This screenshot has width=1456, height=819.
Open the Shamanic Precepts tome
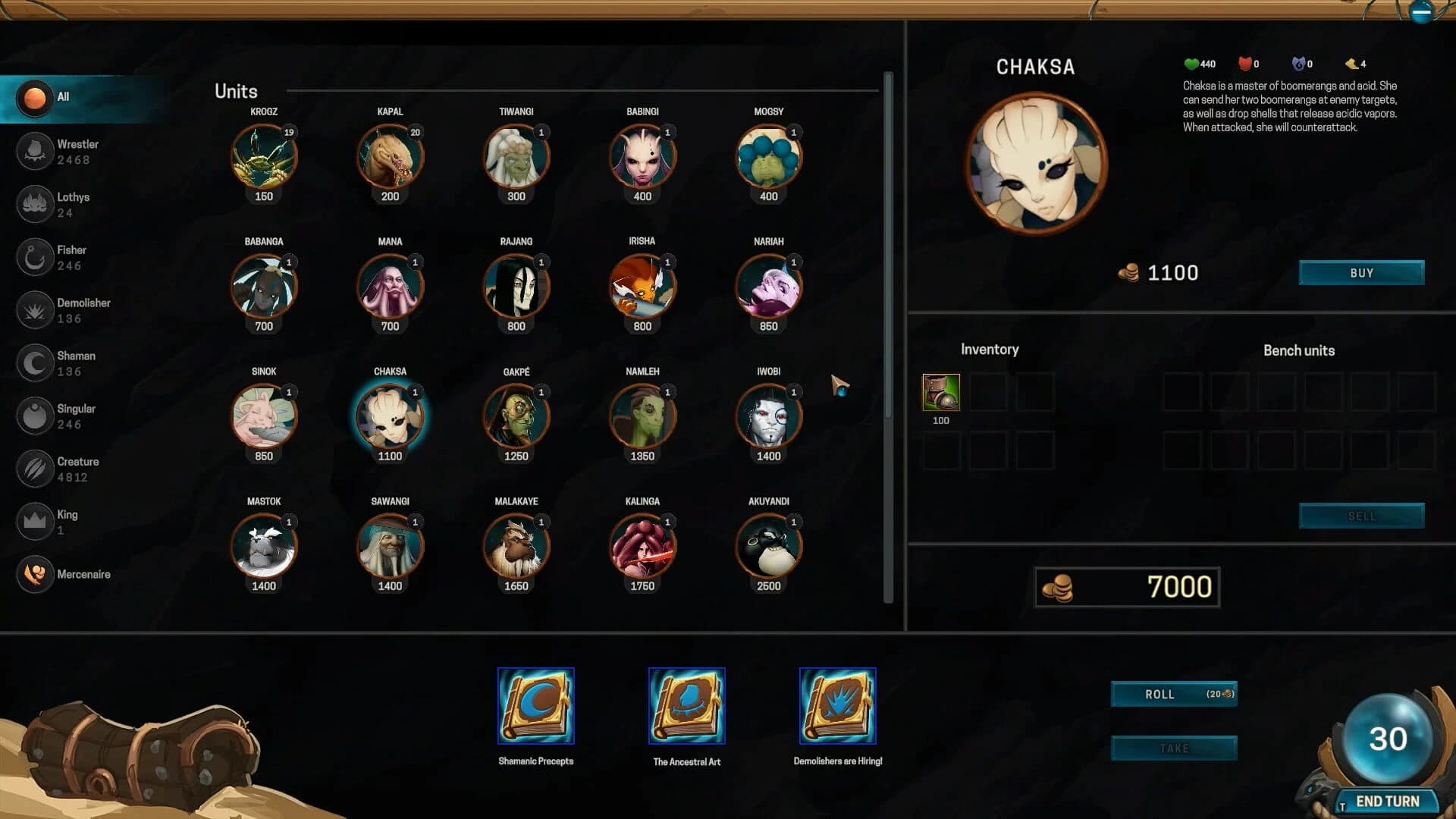[x=535, y=705]
